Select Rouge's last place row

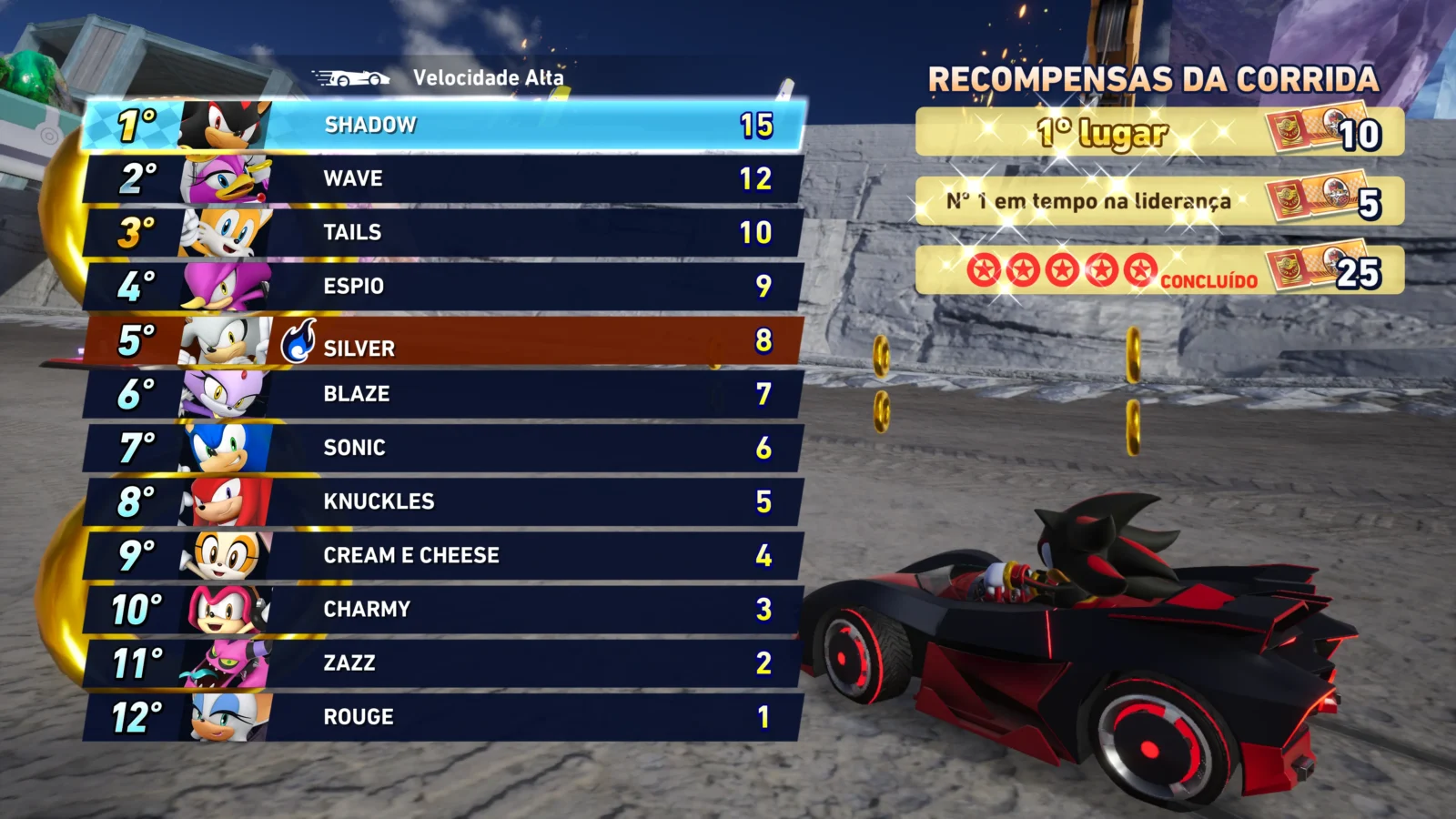click(x=444, y=717)
